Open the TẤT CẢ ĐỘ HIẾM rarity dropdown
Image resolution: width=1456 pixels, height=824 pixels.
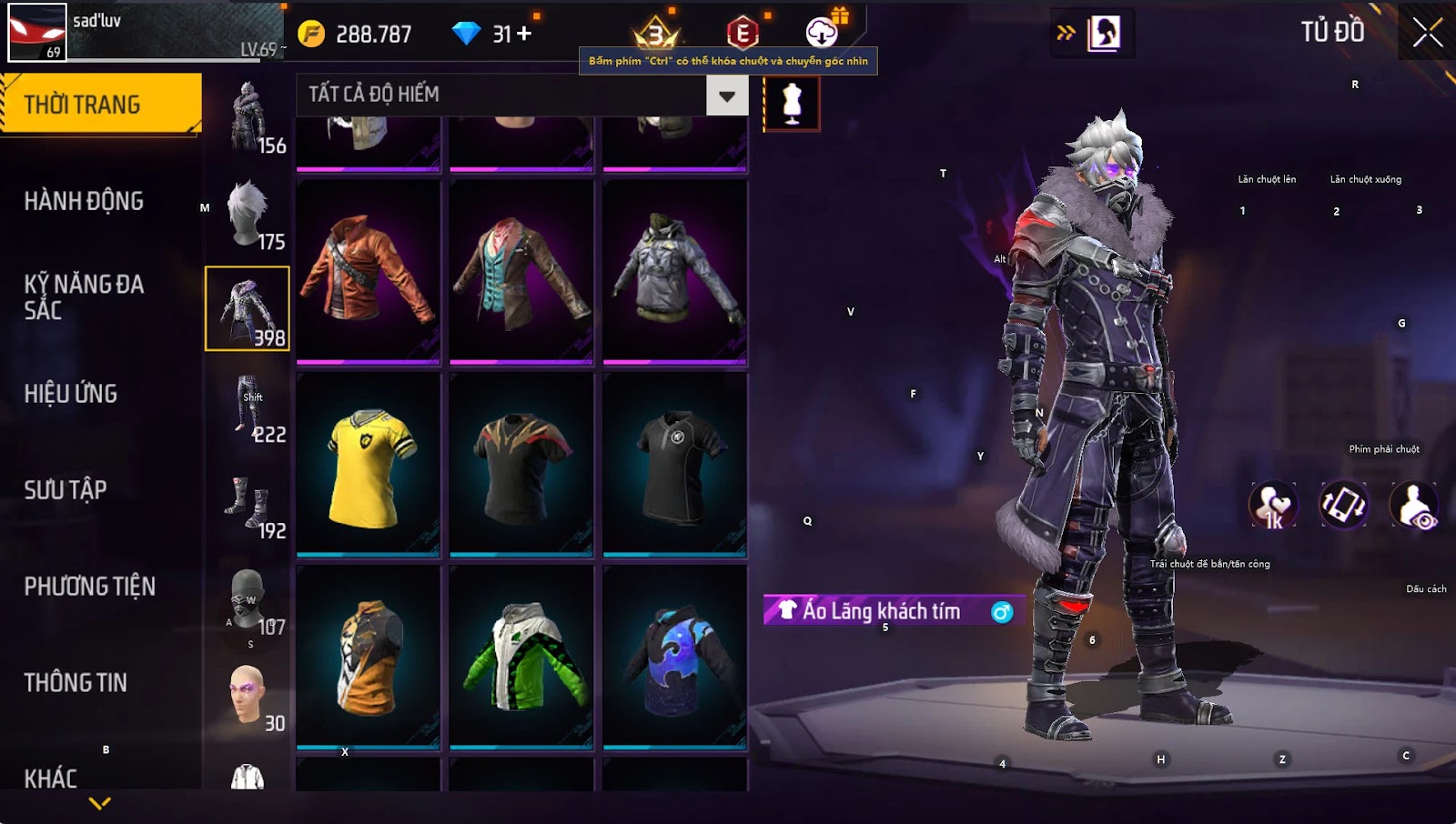(726, 95)
